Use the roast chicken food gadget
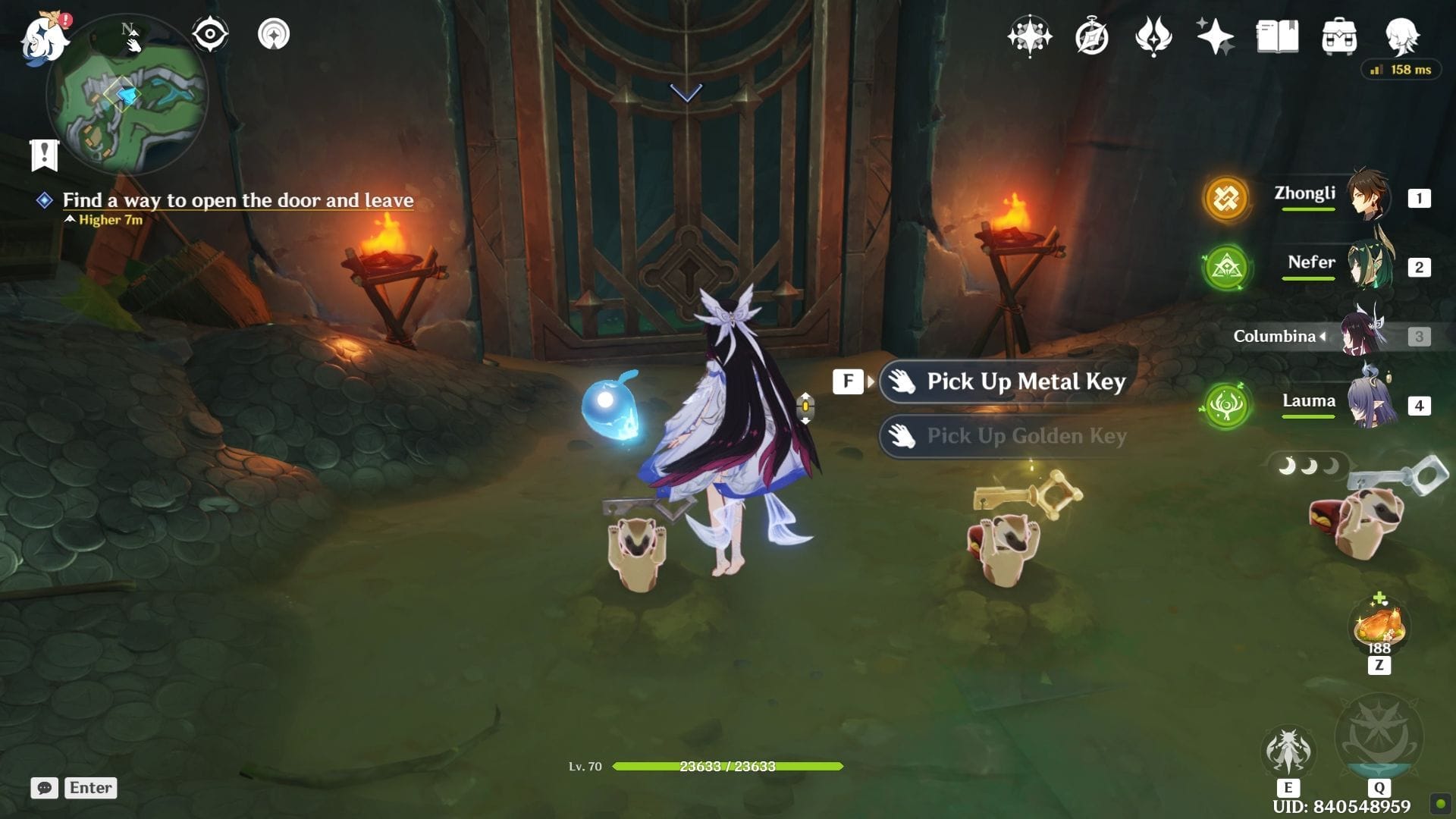Screen dimensions: 1456x819 point(1379,628)
